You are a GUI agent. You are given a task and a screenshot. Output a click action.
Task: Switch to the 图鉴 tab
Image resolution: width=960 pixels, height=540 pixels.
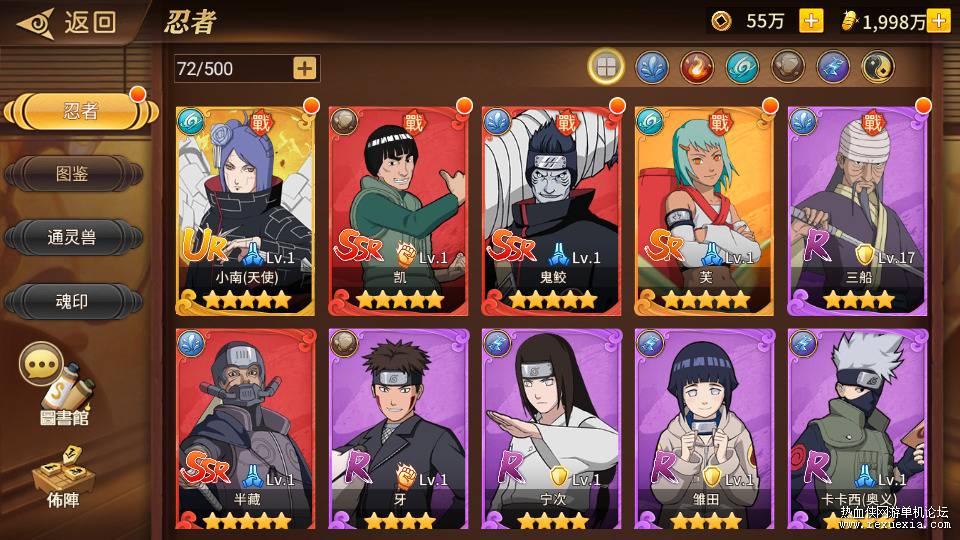[x=72, y=174]
